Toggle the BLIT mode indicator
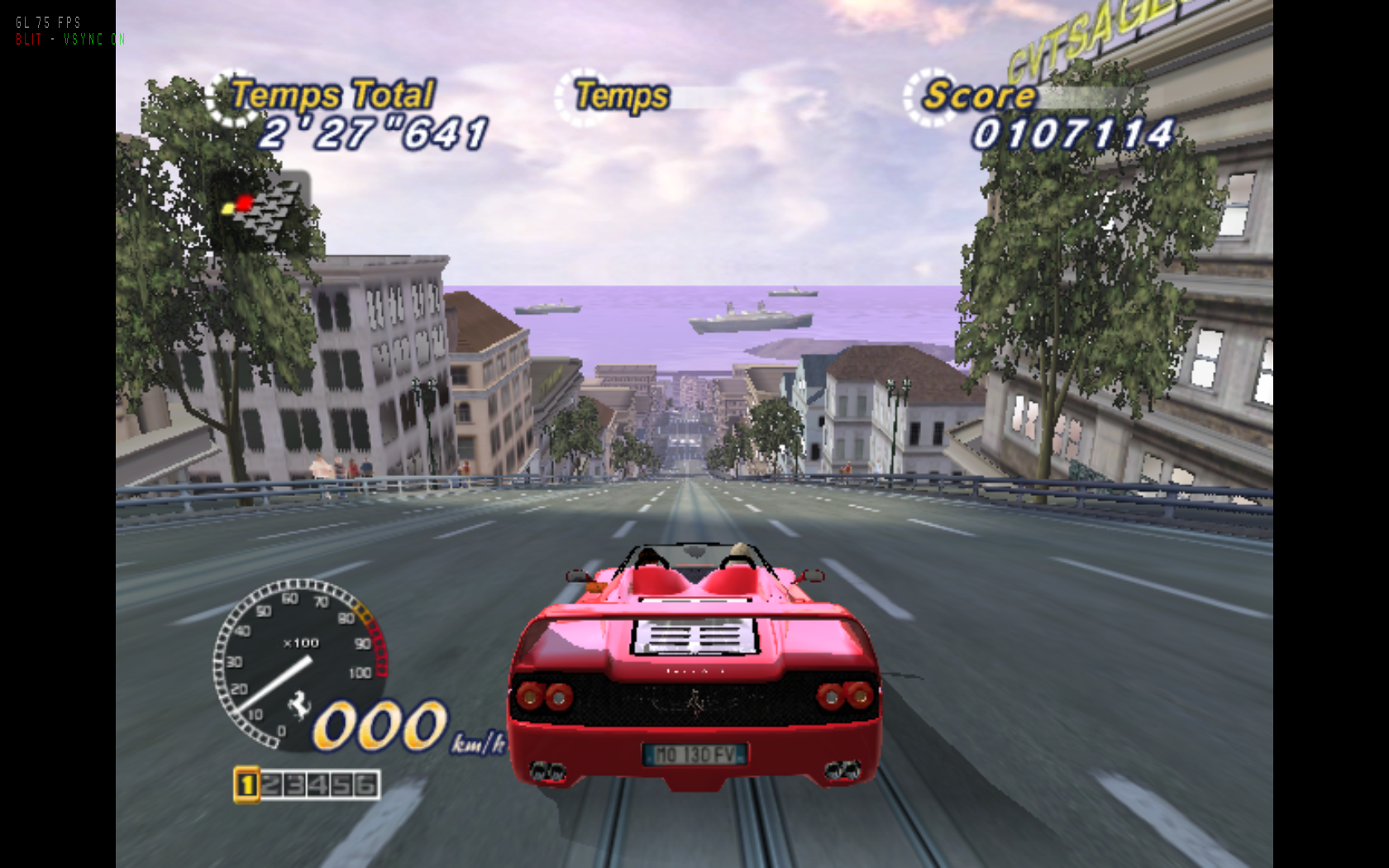Viewport: 1389px width, 868px height. pos(26,38)
